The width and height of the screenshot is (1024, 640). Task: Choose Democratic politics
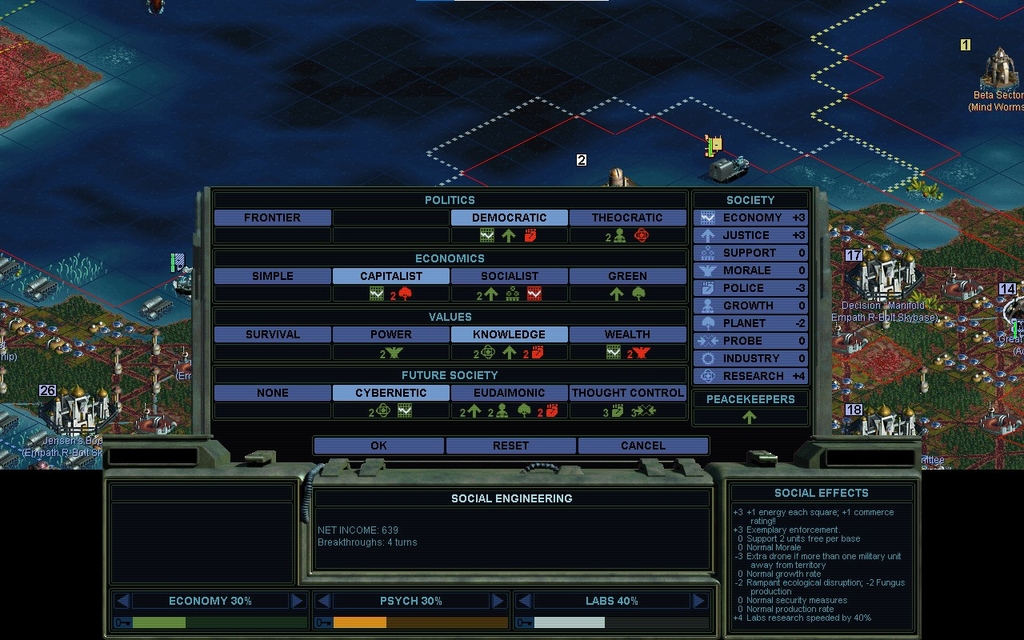(509, 217)
